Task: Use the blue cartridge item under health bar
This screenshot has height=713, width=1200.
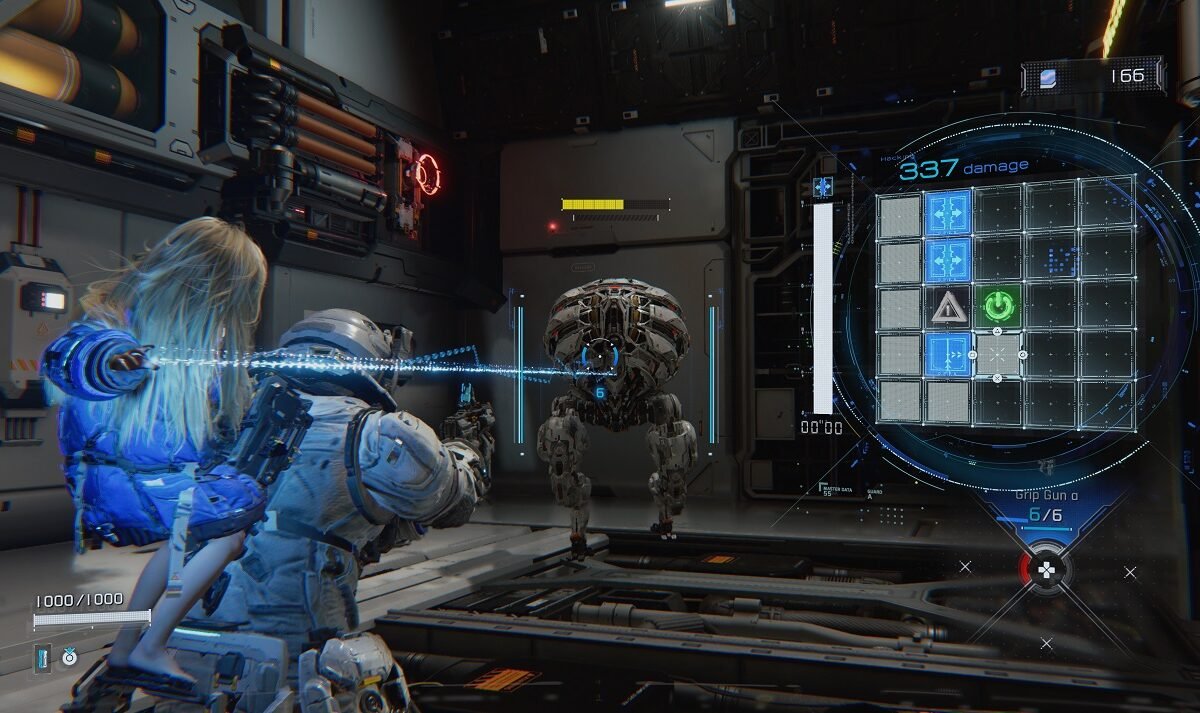Action: tap(44, 657)
